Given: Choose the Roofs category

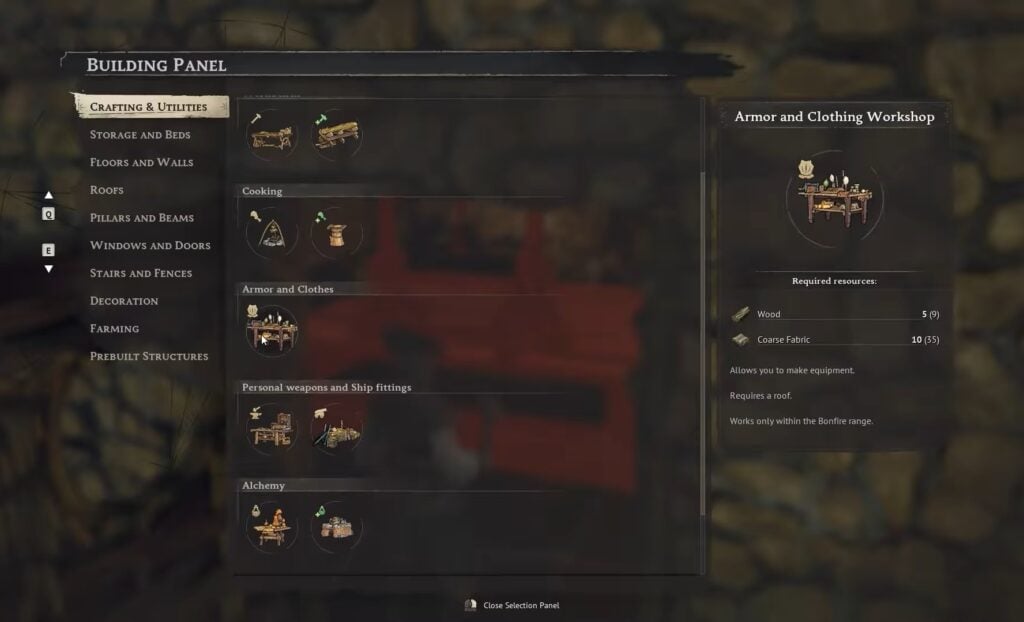Looking at the screenshot, I should 107,190.
